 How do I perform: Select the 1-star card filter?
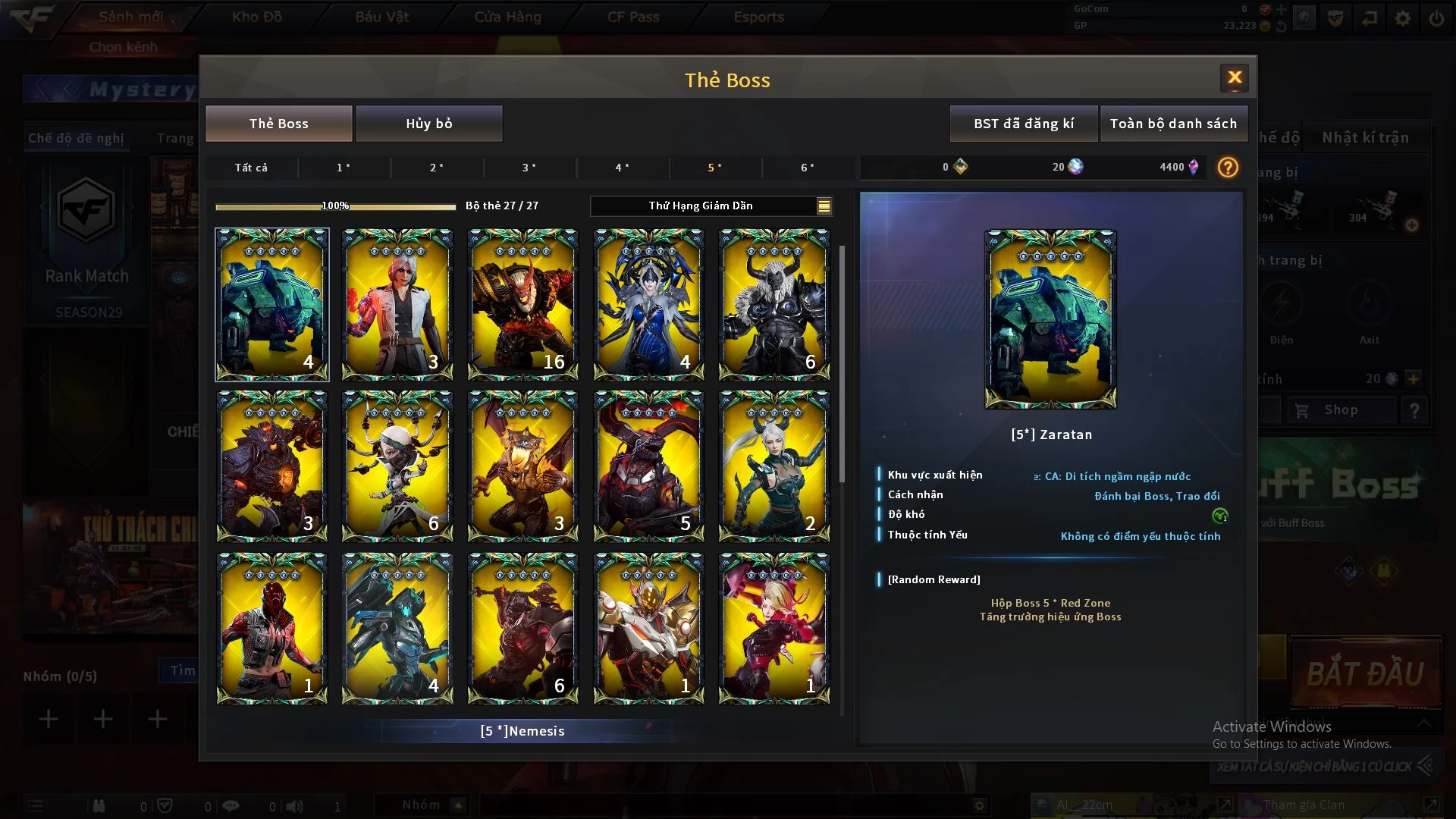[x=344, y=168]
